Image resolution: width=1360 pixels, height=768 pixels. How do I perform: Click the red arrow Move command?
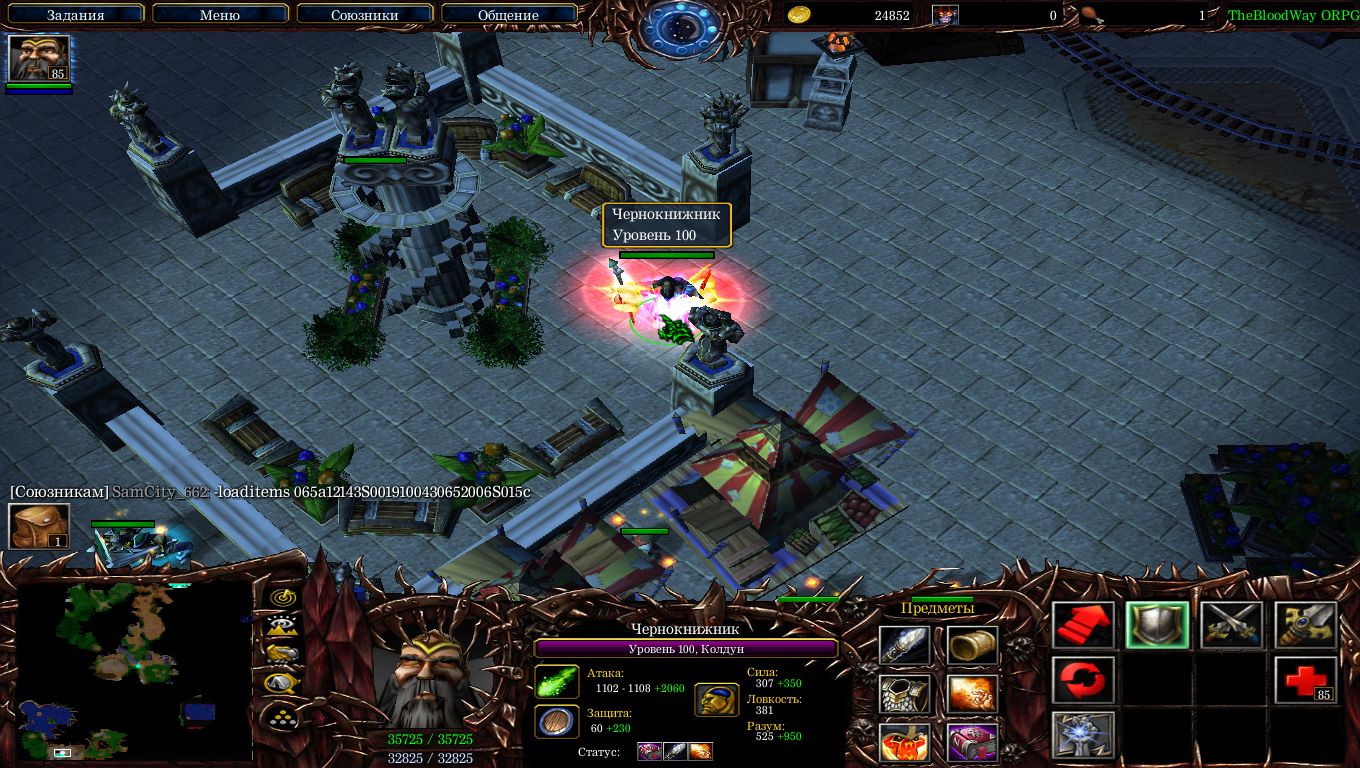(x=1084, y=625)
